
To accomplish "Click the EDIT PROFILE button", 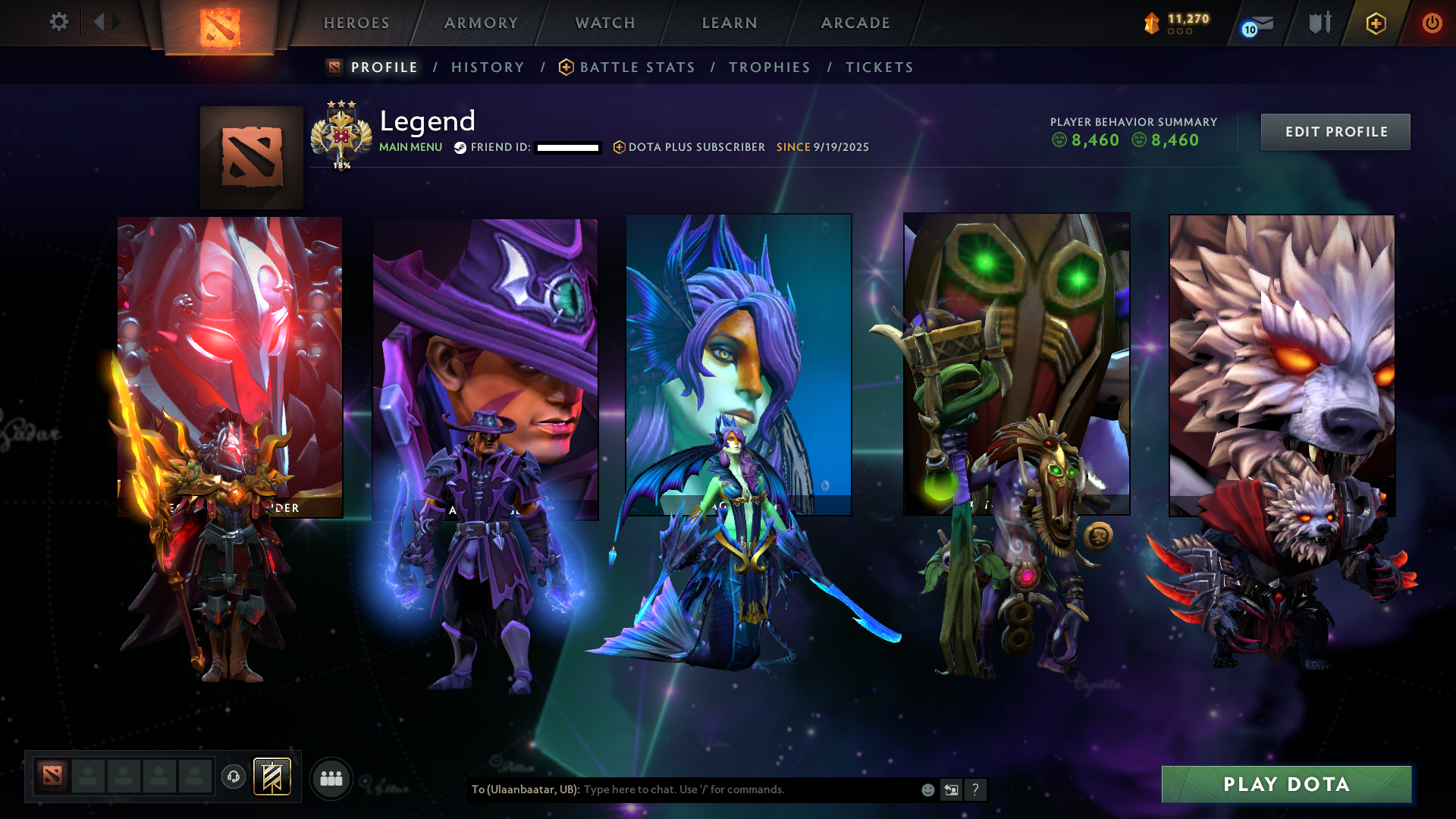I will point(1335,131).
